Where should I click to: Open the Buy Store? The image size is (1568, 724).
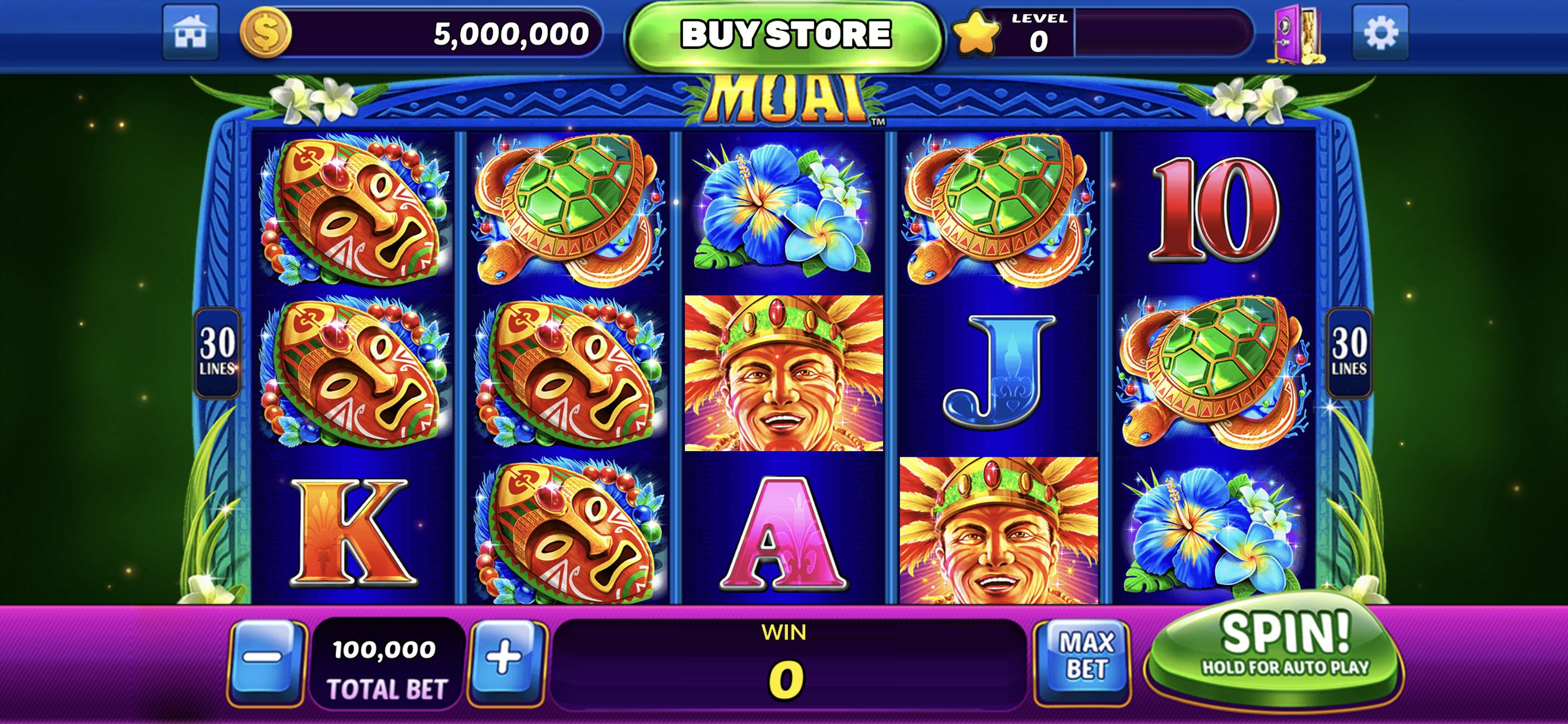click(785, 34)
